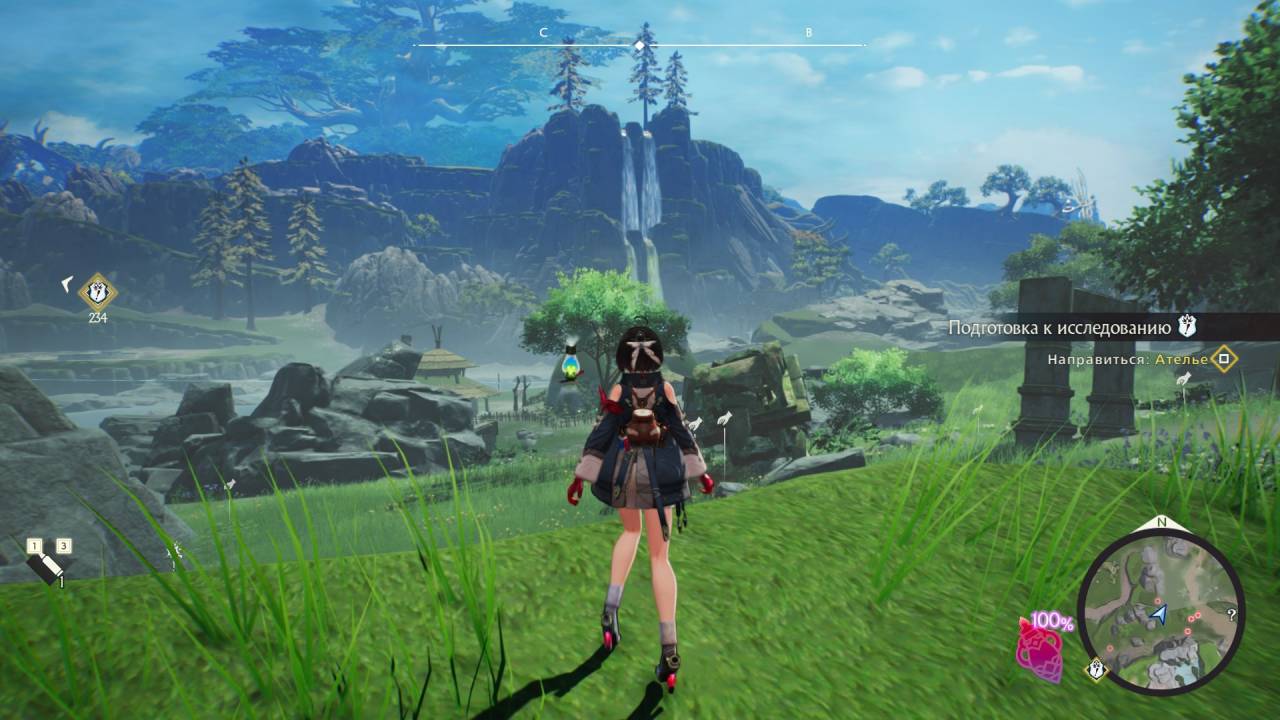Select the item slot with the vial icon
Viewport: 1280px width, 720px height.
[x=45, y=566]
